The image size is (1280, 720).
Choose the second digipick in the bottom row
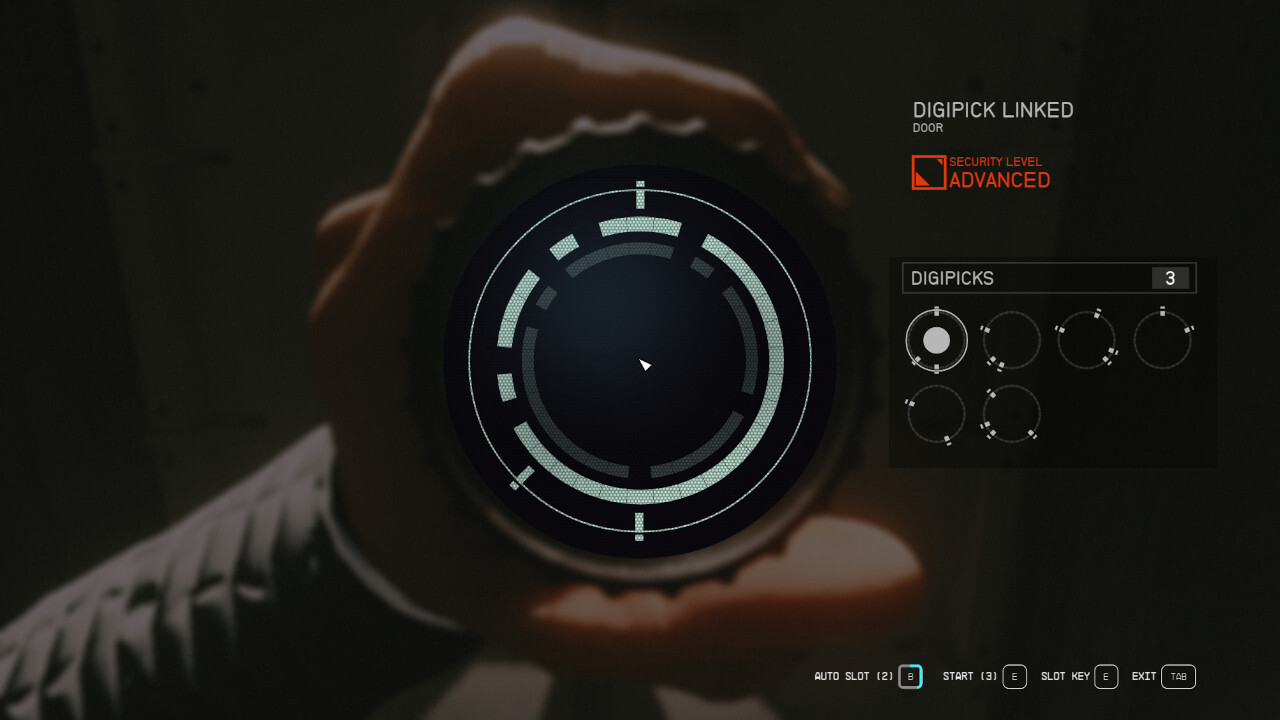click(1011, 413)
